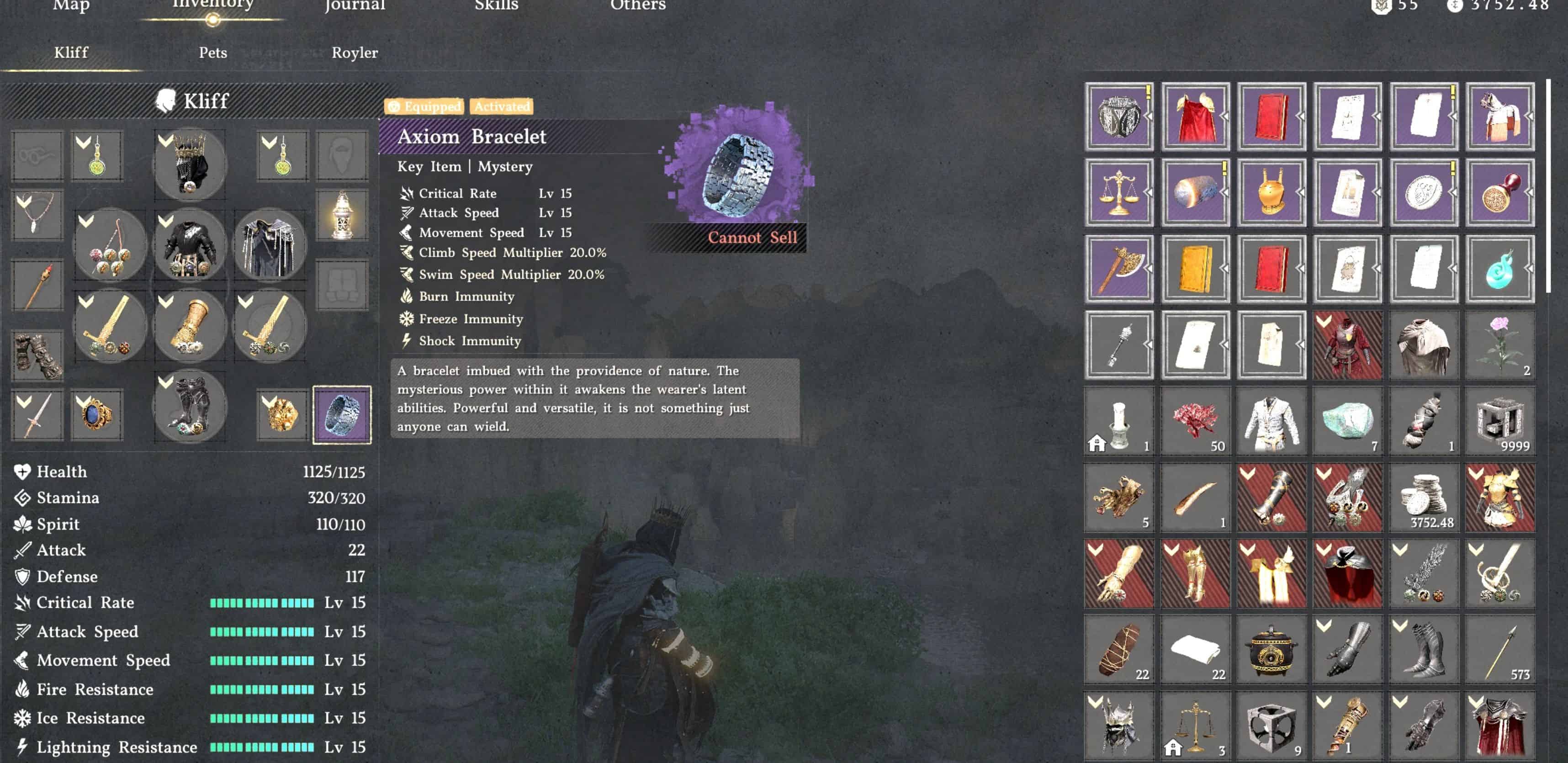Select the metal cube stacked at 9999
Image resolution: width=1568 pixels, height=763 pixels.
coord(1500,420)
